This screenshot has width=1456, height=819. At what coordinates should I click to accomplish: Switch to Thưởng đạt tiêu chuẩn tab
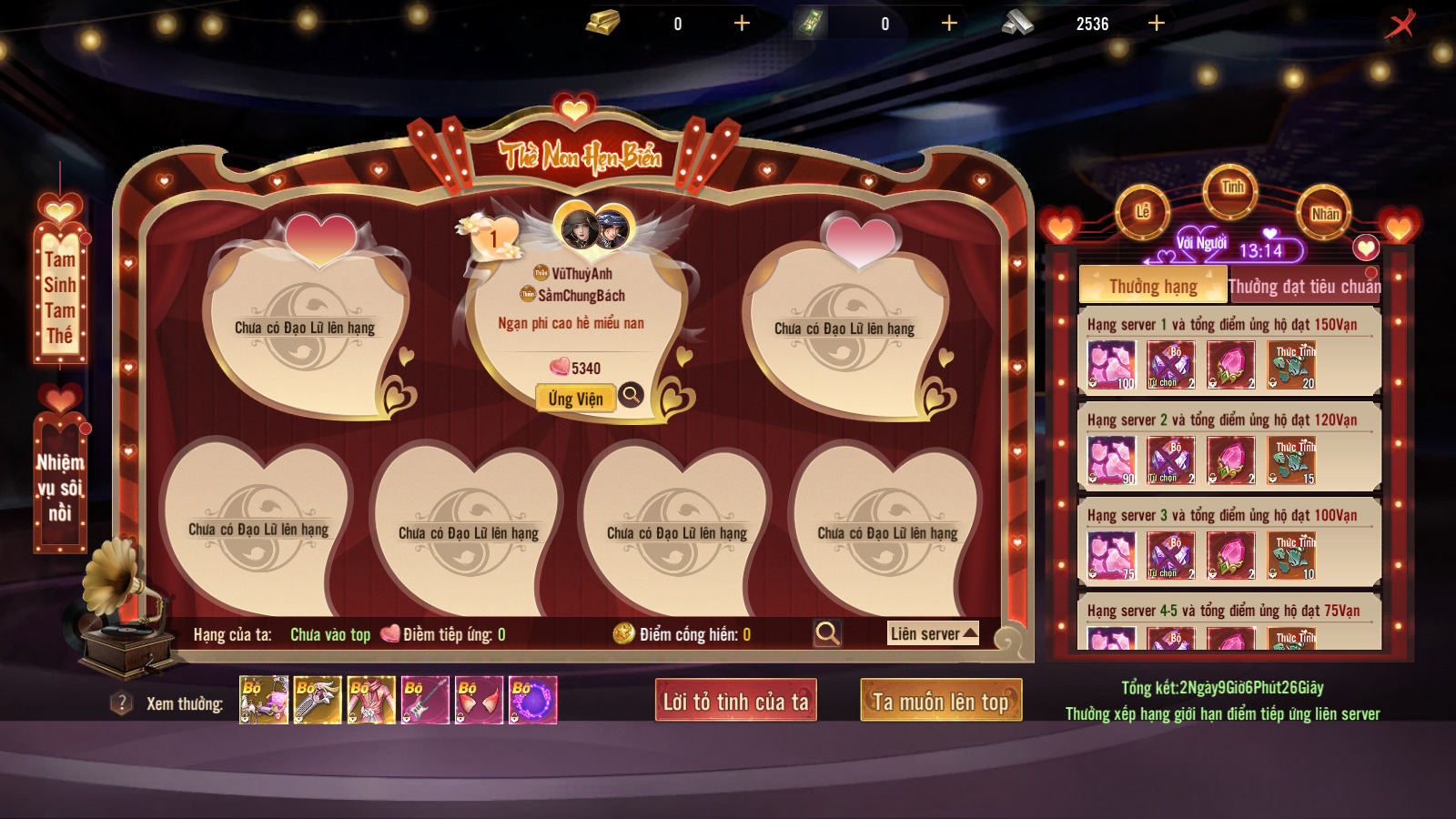tap(1304, 286)
